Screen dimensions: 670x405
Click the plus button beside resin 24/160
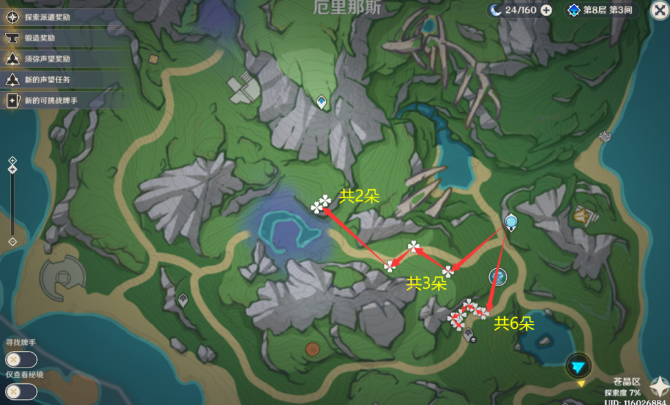pyautogui.click(x=546, y=10)
